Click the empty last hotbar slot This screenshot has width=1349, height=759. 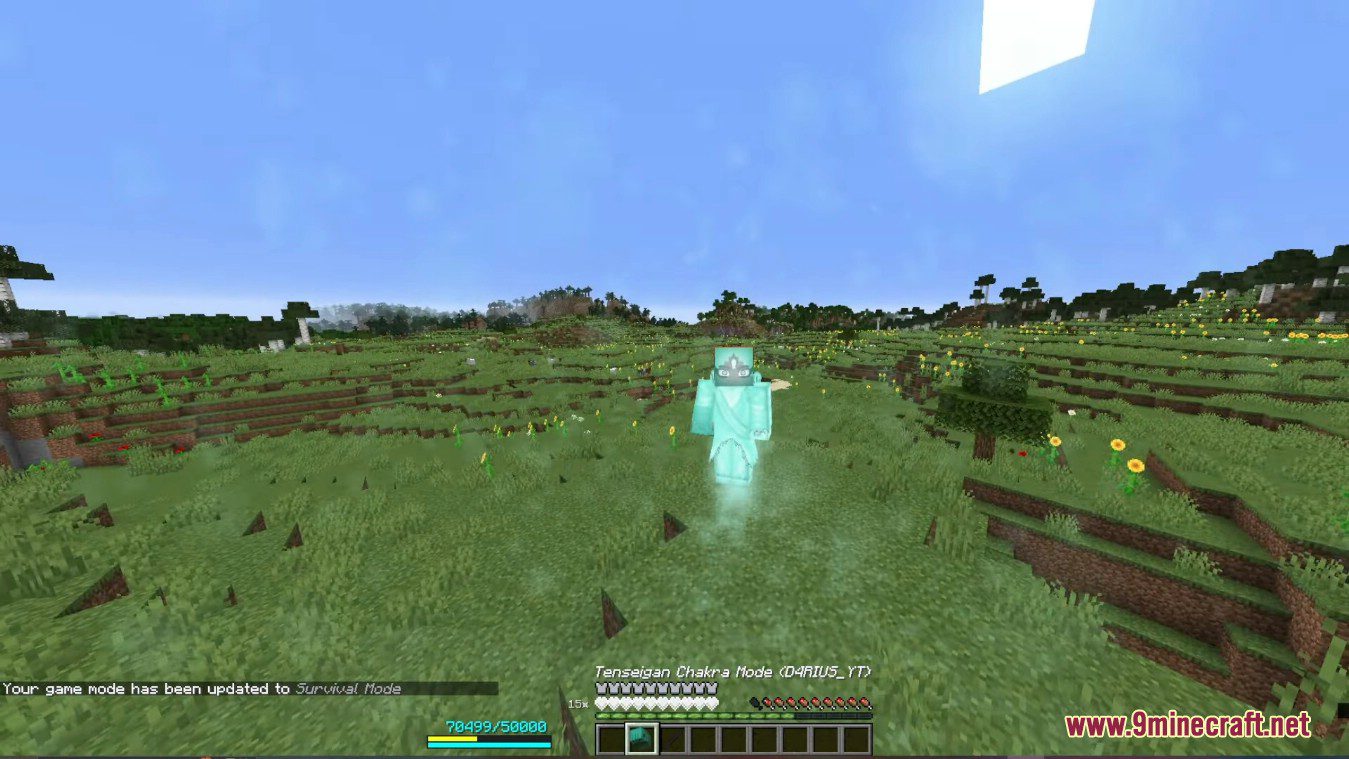pyautogui.click(x=857, y=738)
